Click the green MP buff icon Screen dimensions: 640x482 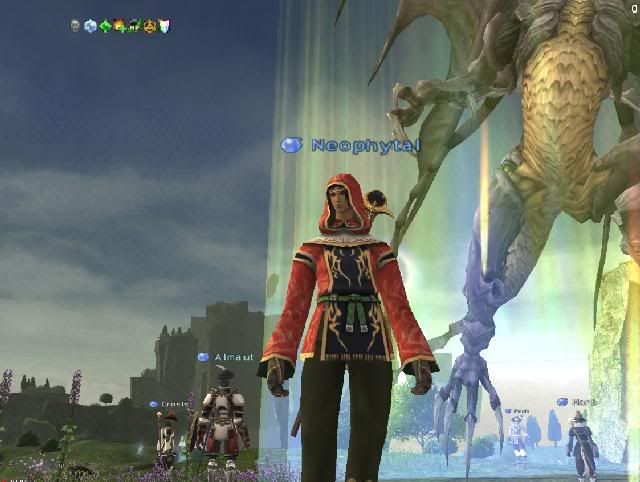(134, 26)
